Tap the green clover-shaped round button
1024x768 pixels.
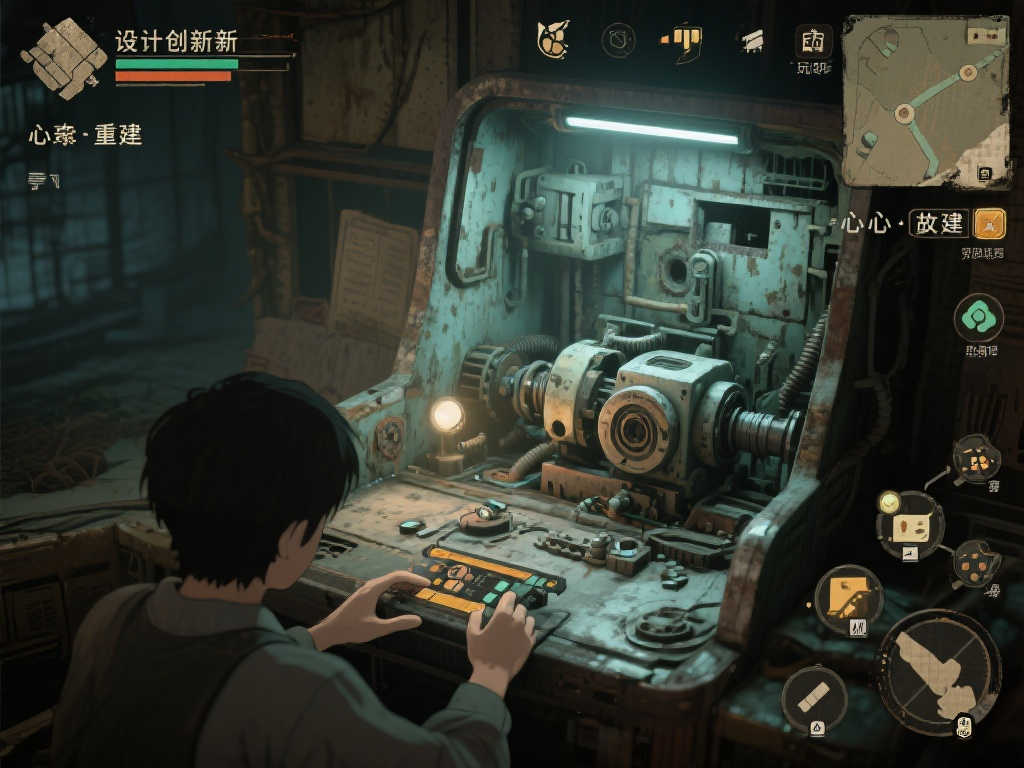(978, 319)
